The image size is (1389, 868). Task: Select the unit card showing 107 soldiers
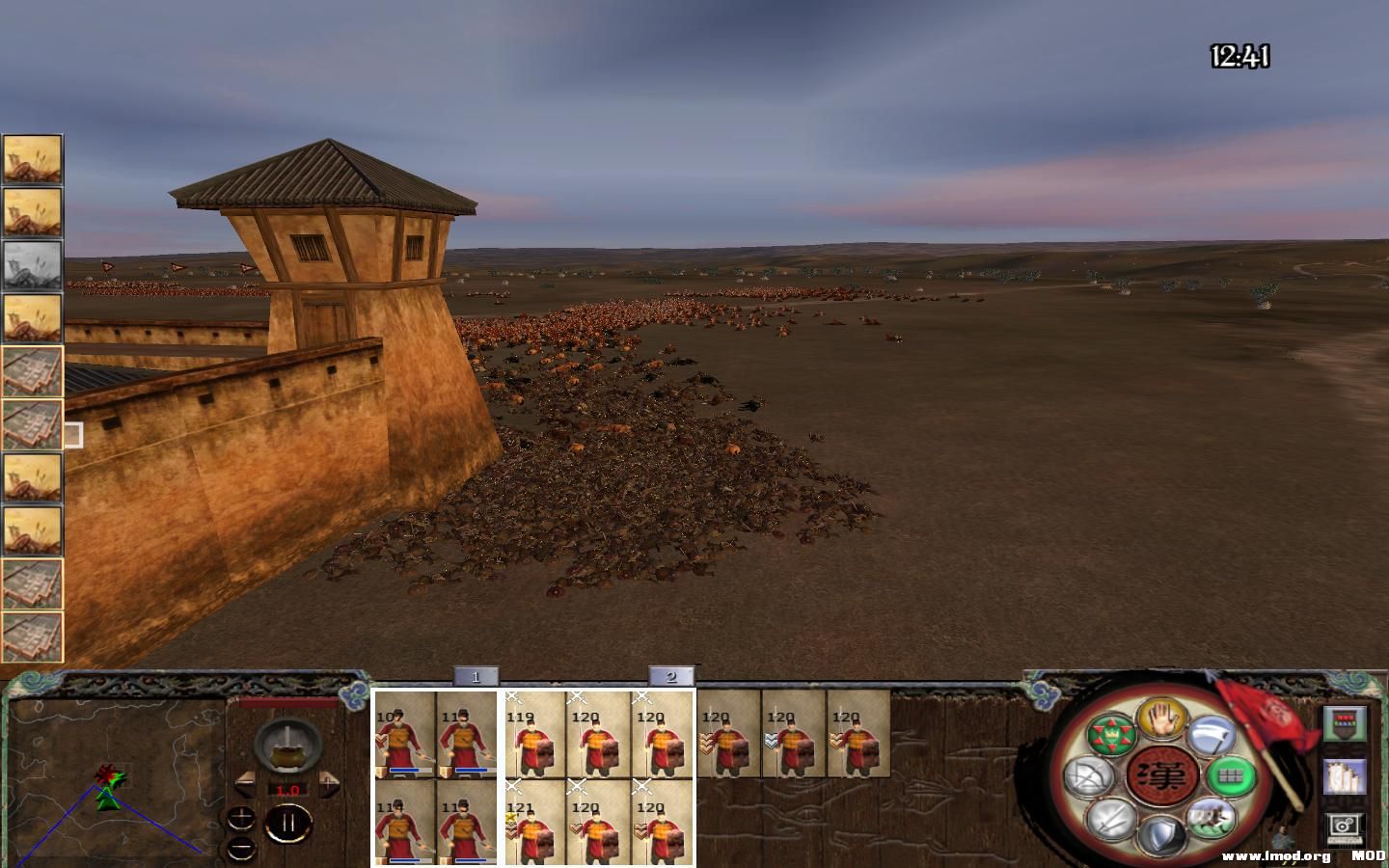coord(405,735)
